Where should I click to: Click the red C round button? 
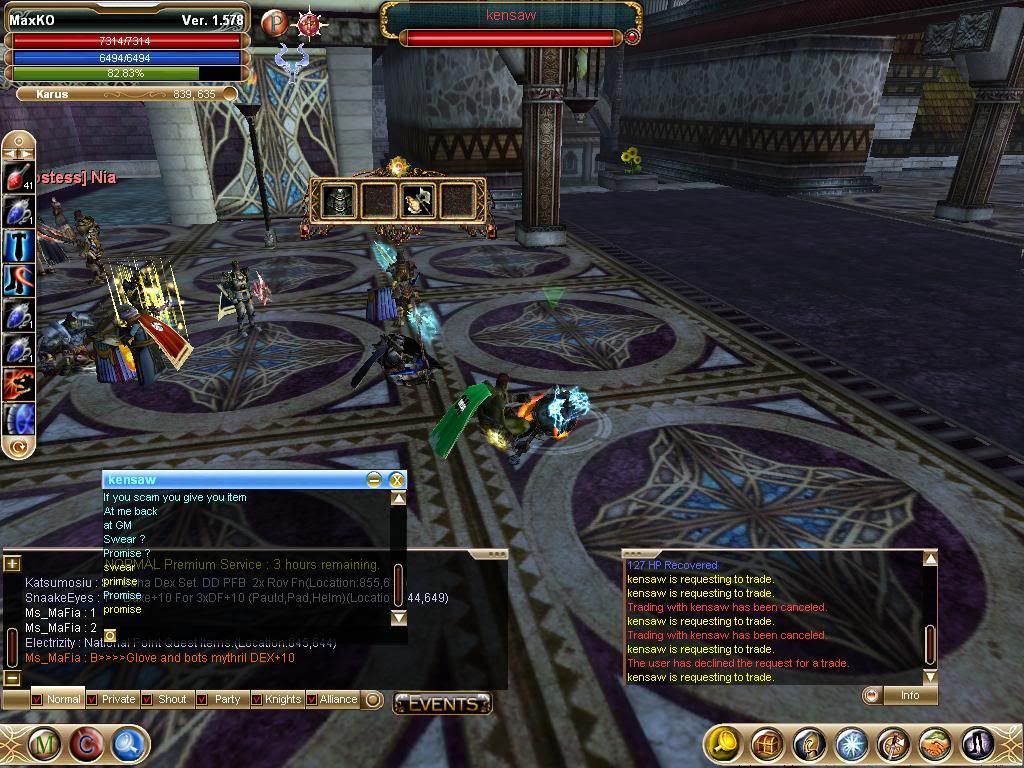tap(87, 744)
